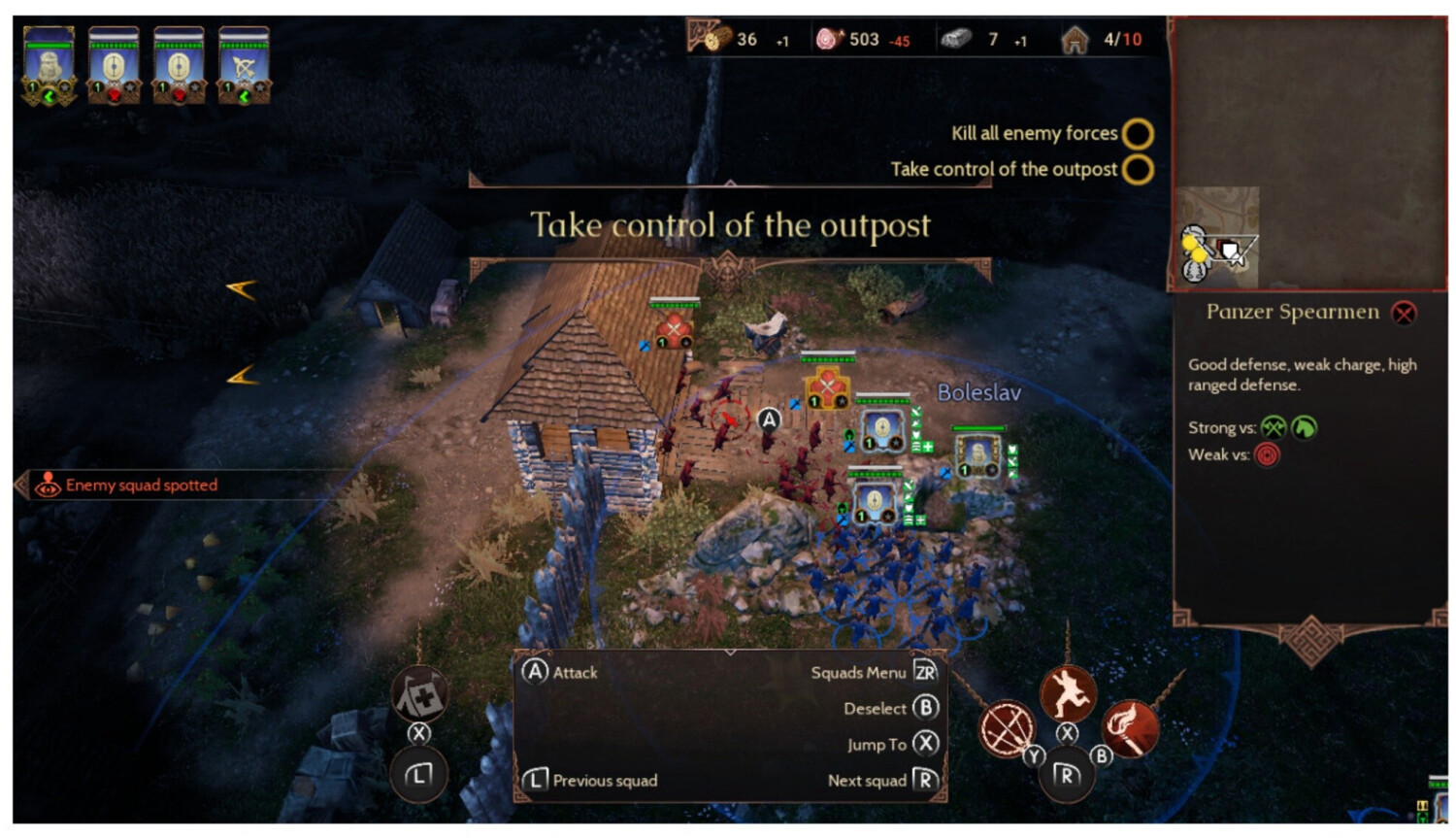
Task: Click the red crossed icon beside Panzer Spearmen
Action: pos(1404,313)
